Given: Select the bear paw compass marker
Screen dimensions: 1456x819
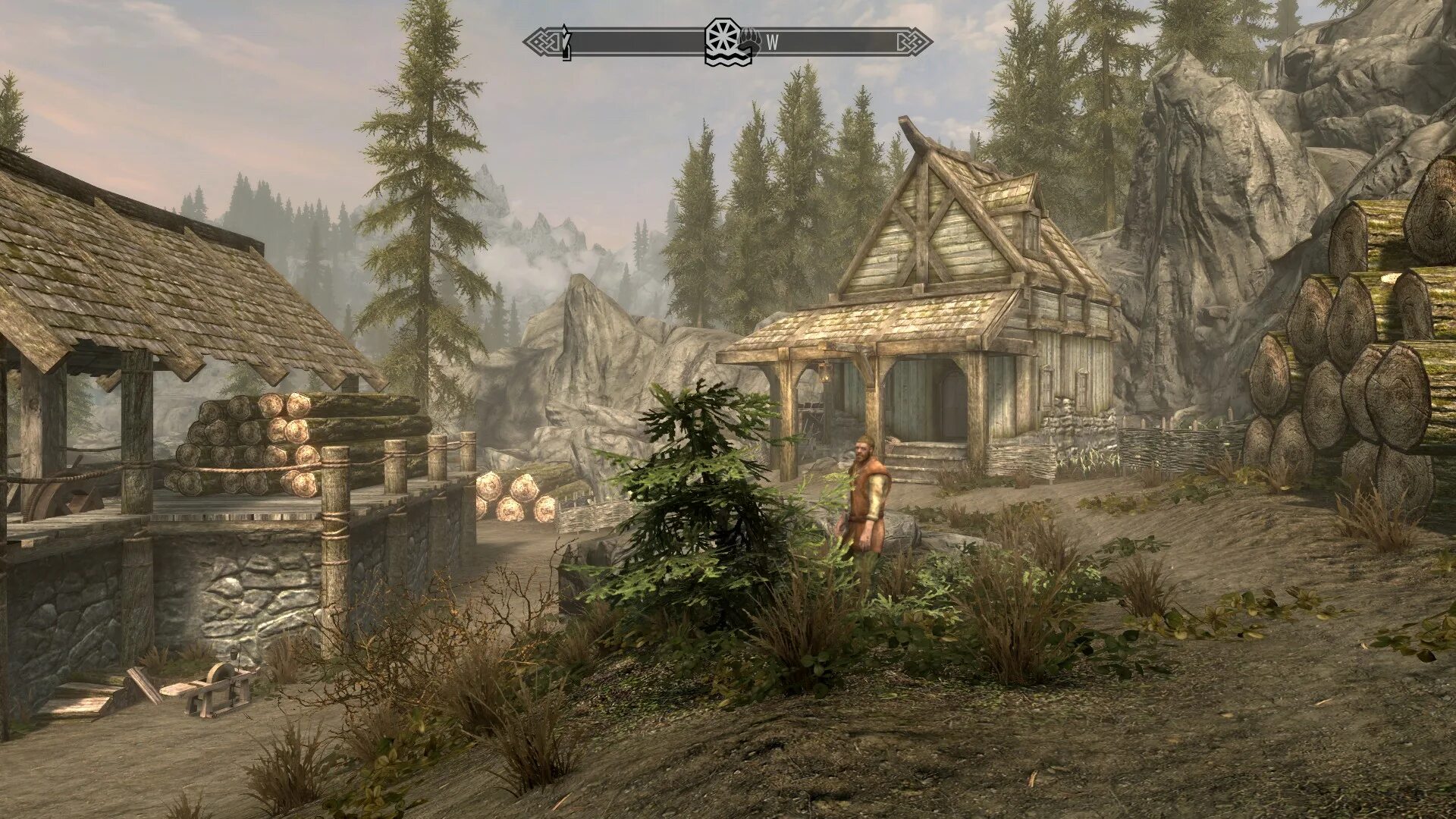Looking at the screenshot, I should point(750,42).
